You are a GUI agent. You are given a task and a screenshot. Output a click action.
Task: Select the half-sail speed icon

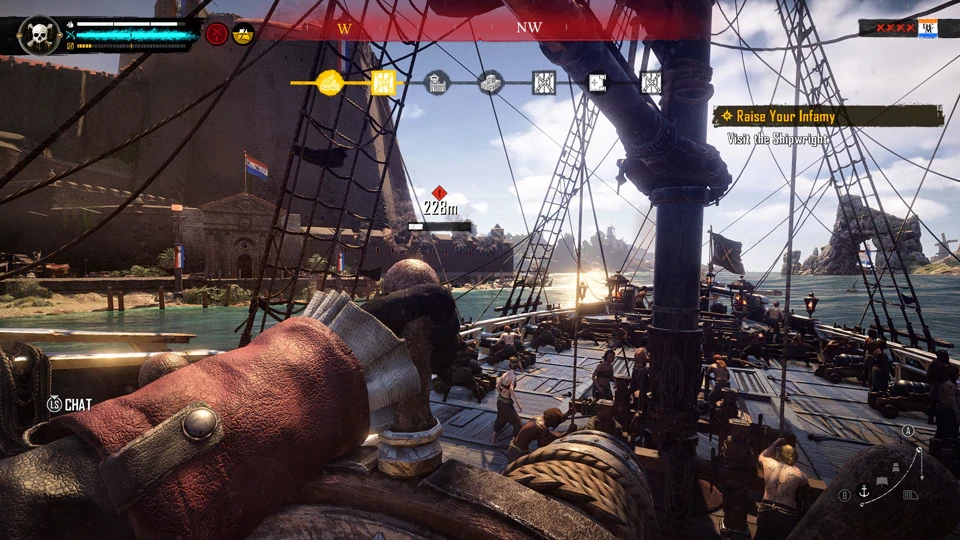pos(884,482)
